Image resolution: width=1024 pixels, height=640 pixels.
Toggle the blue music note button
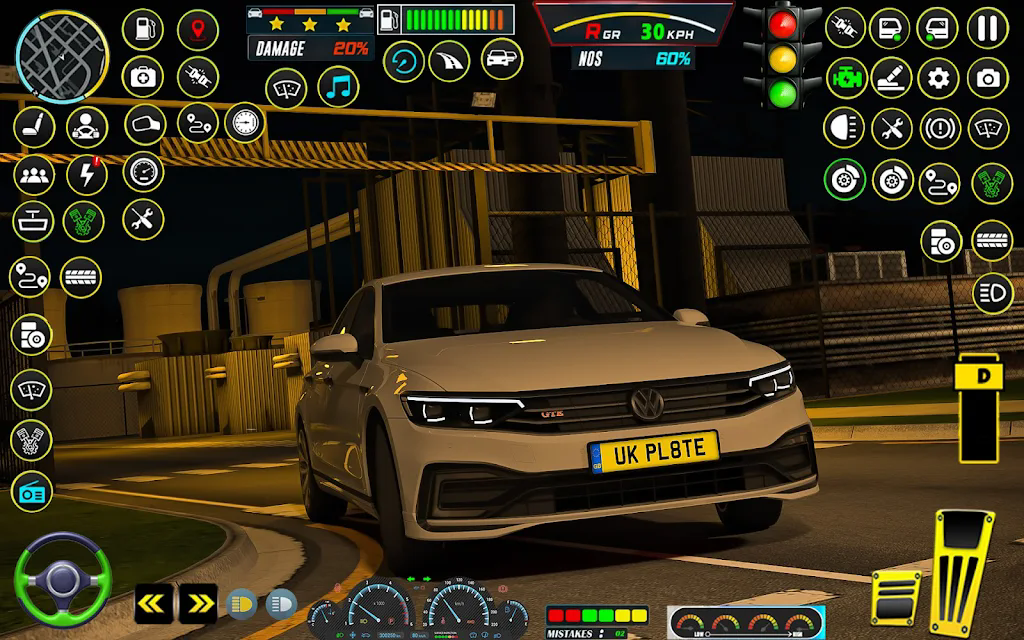pyautogui.click(x=338, y=87)
